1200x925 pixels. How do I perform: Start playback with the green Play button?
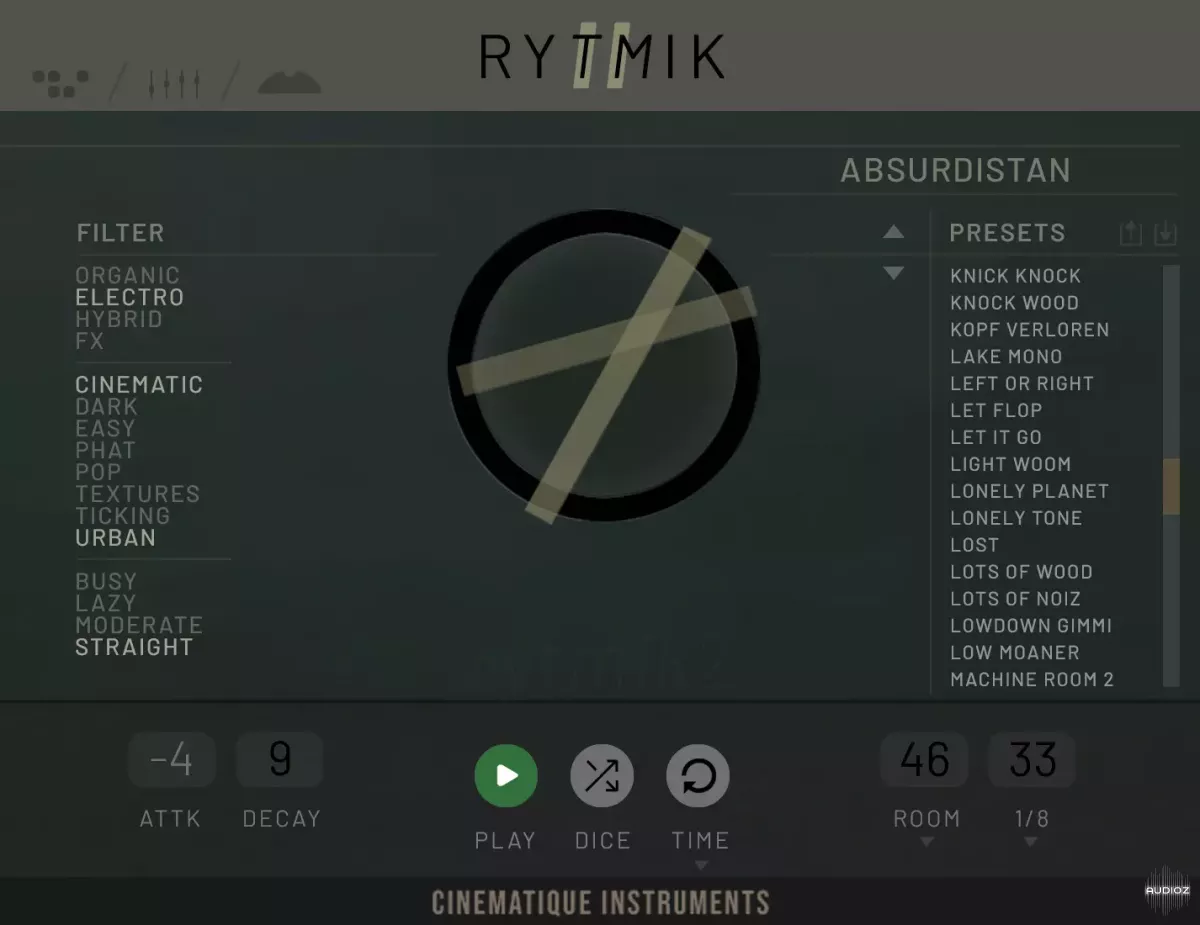[x=505, y=775]
